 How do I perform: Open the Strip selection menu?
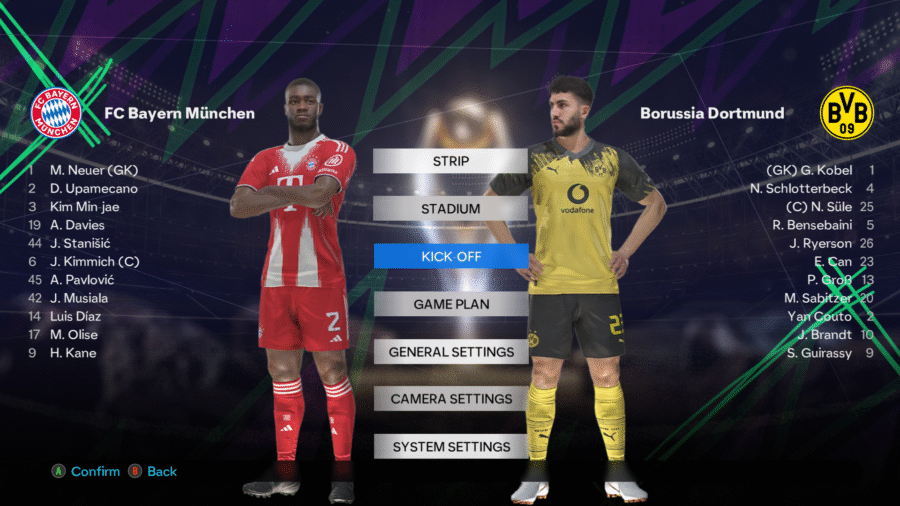point(450,161)
